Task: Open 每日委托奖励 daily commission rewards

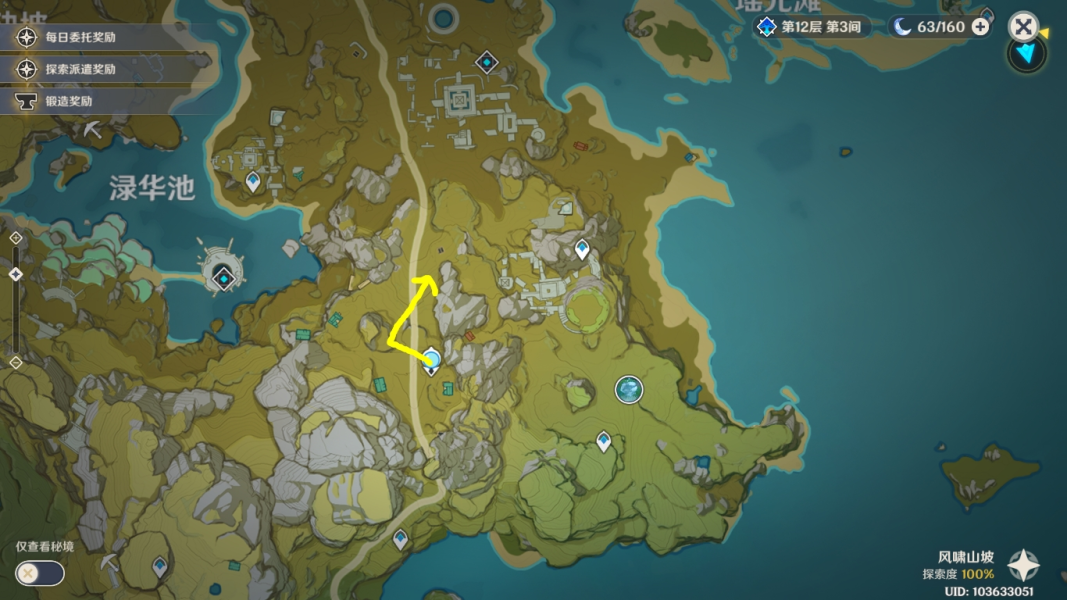Action: click(80, 38)
